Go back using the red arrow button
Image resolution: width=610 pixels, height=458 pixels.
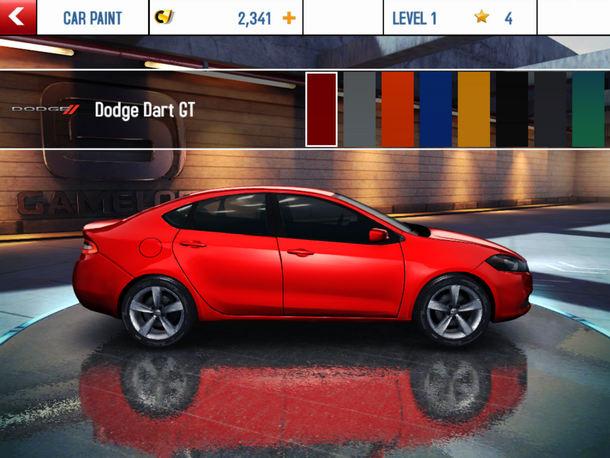point(18,18)
